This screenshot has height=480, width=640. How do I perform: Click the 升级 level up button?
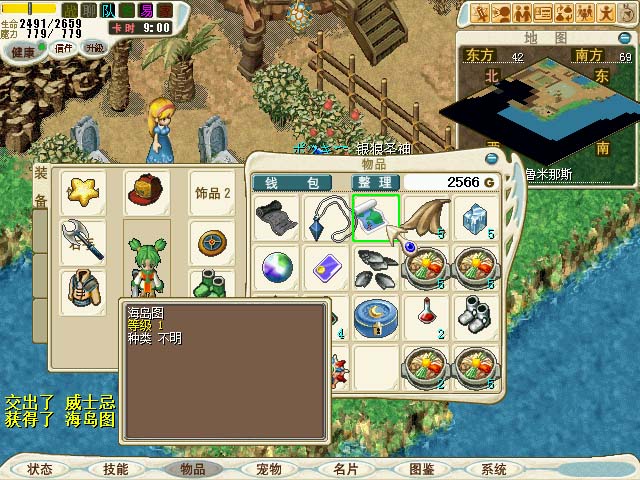coord(95,47)
